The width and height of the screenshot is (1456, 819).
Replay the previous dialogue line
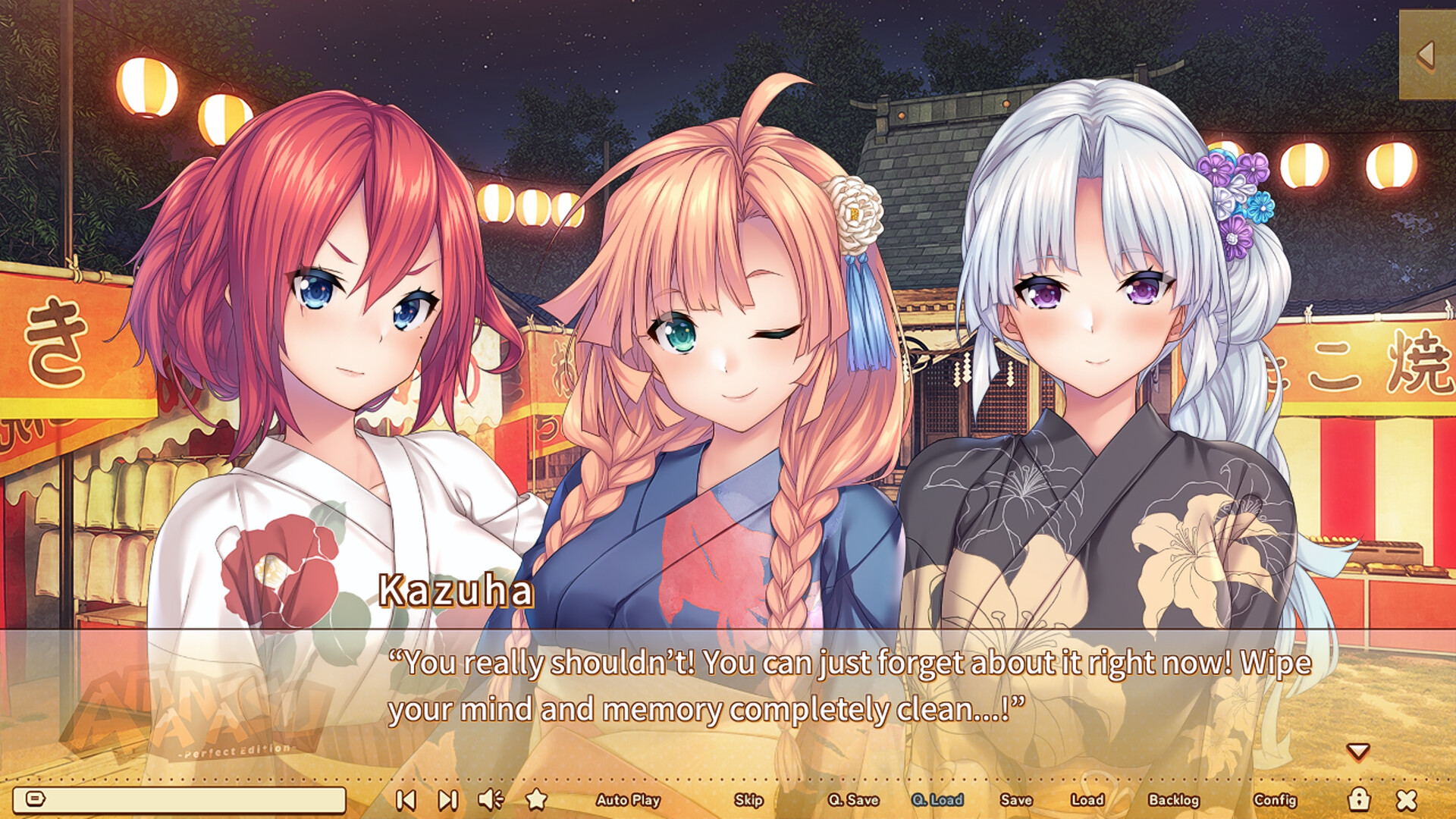coord(407,799)
